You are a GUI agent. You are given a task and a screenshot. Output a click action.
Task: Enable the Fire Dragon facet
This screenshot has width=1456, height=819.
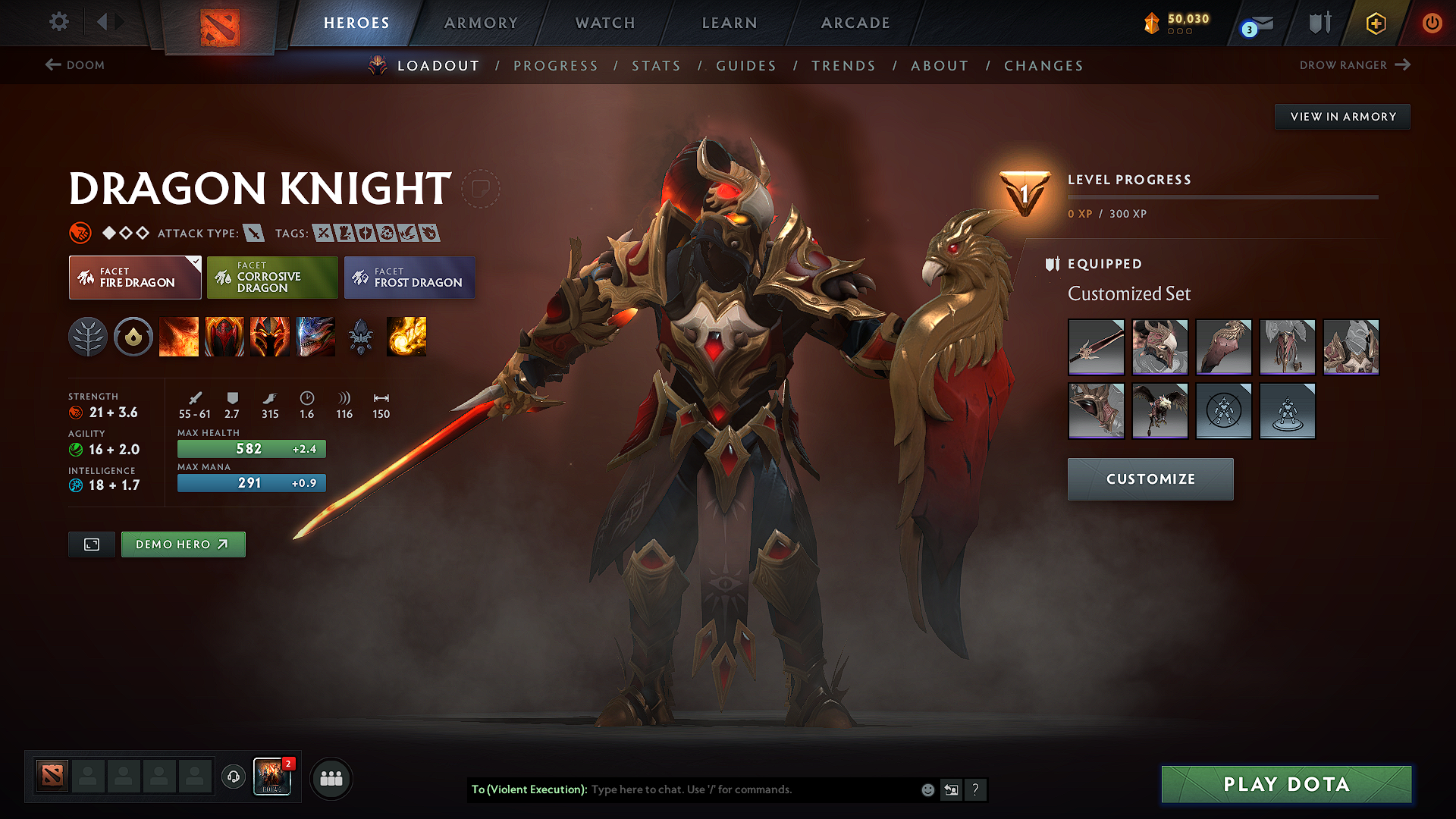coord(135,278)
